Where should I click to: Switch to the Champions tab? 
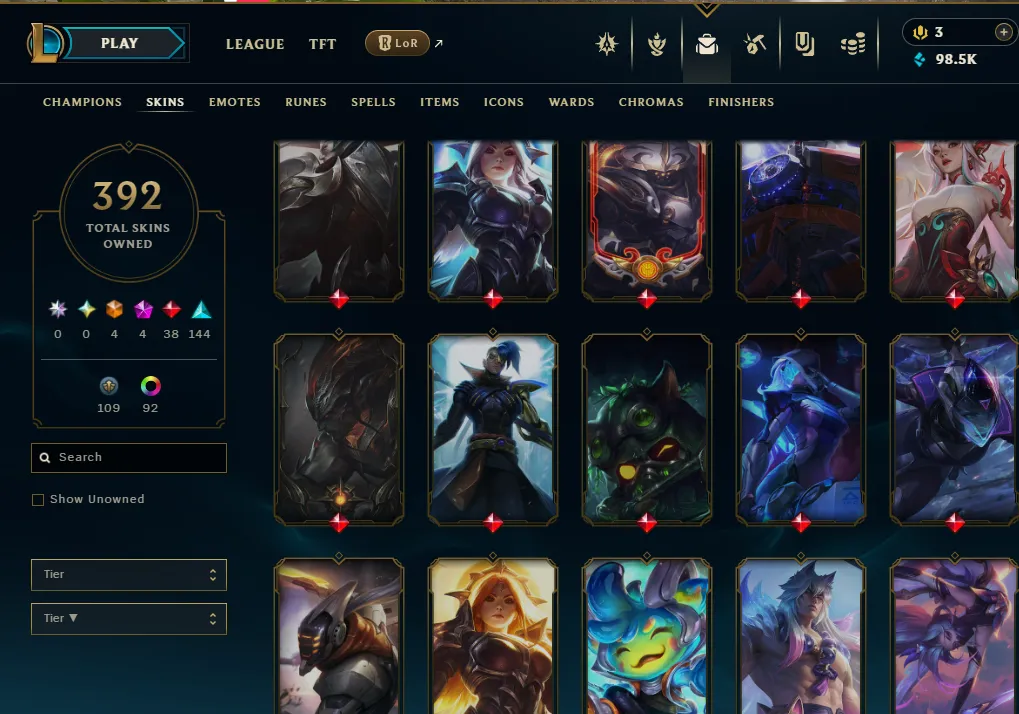82,102
